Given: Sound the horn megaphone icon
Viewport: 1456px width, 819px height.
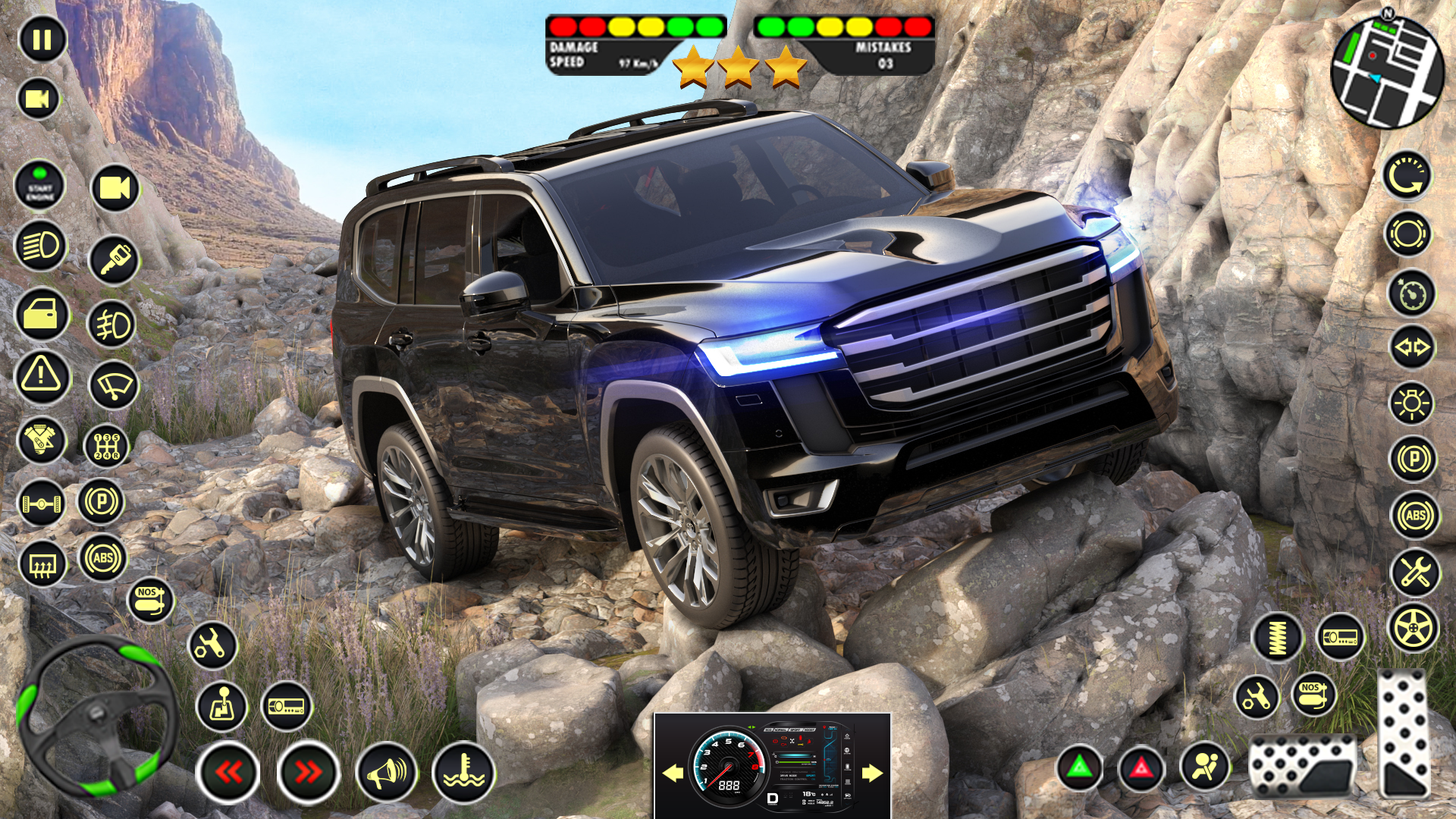Looking at the screenshot, I should pyautogui.click(x=385, y=772).
